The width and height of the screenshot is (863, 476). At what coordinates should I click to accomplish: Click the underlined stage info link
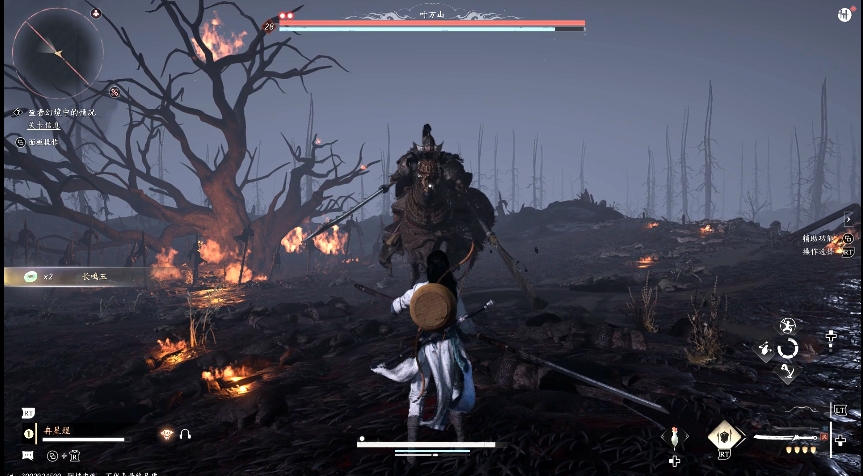(x=43, y=125)
